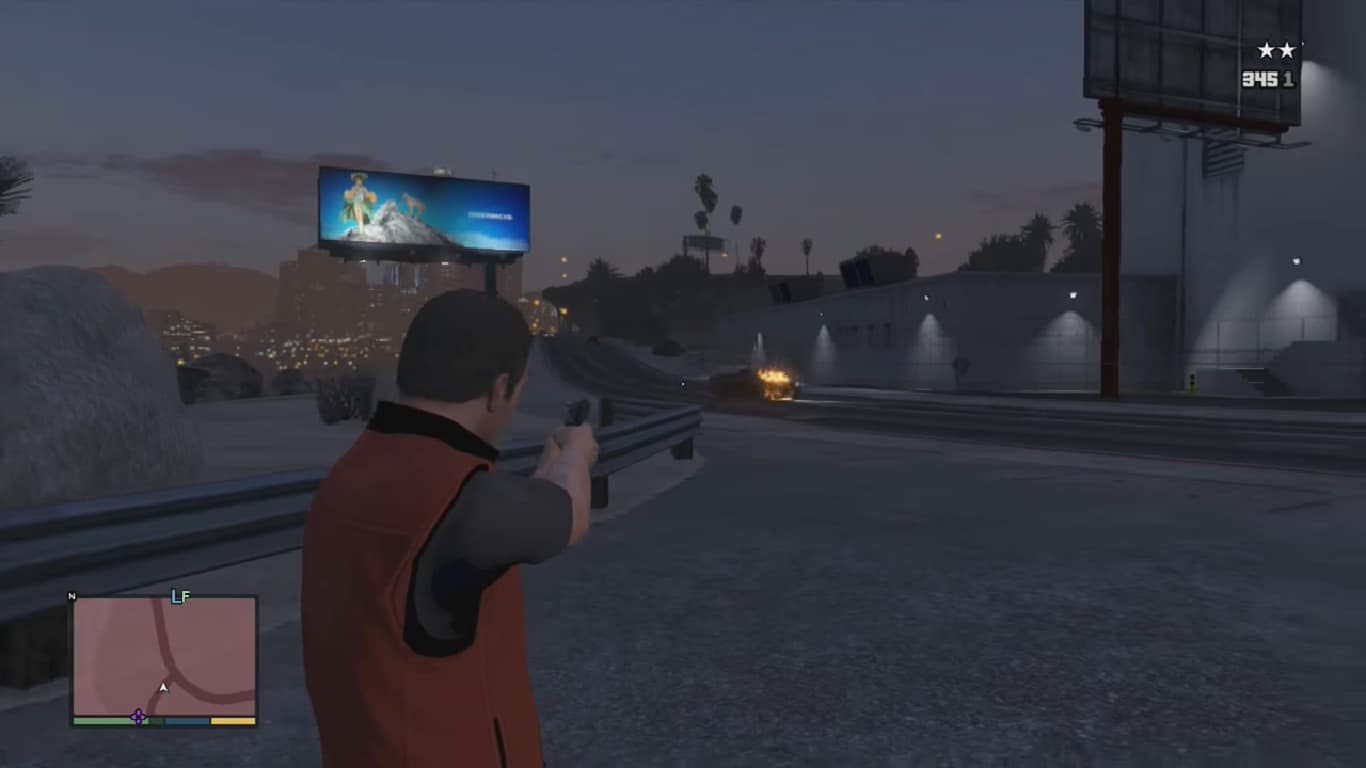Viewport: 1366px width, 768px height.
Task: Click the blue armor bar under the minimap
Action: point(186,721)
